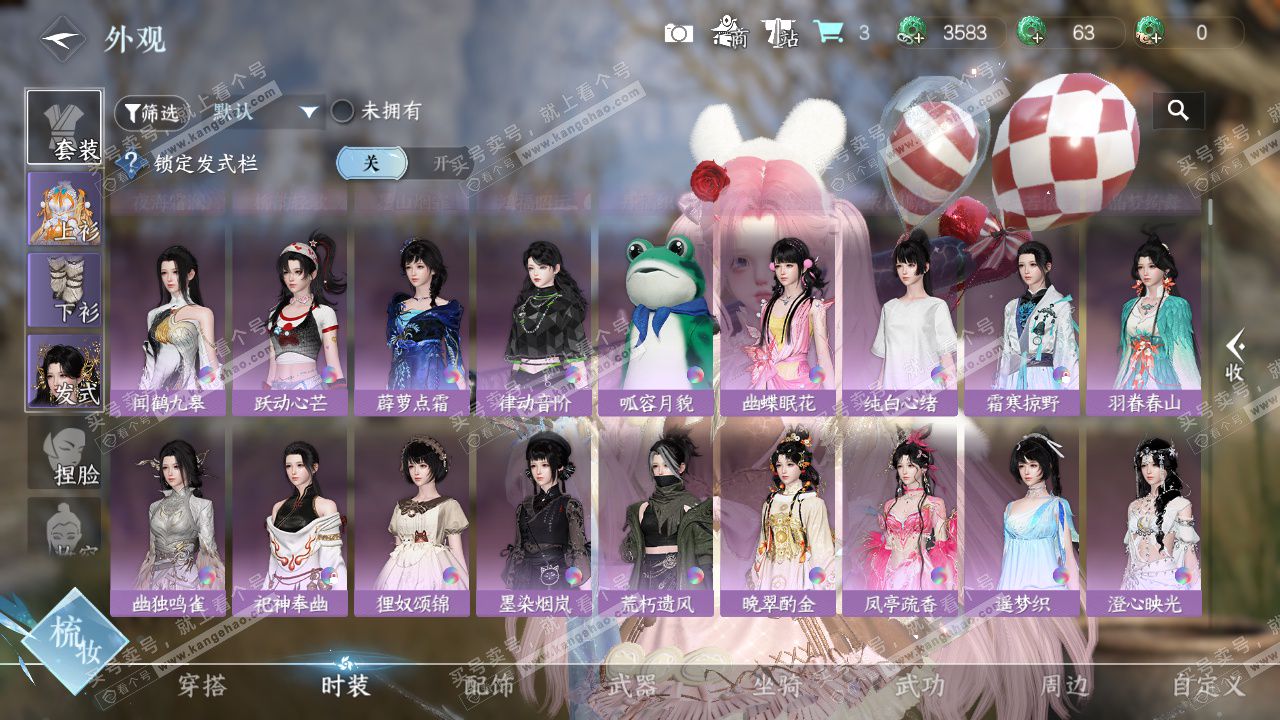Expand the 默认 sort dropdown
Image resolution: width=1280 pixels, height=720 pixels.
tap(265, 112)
